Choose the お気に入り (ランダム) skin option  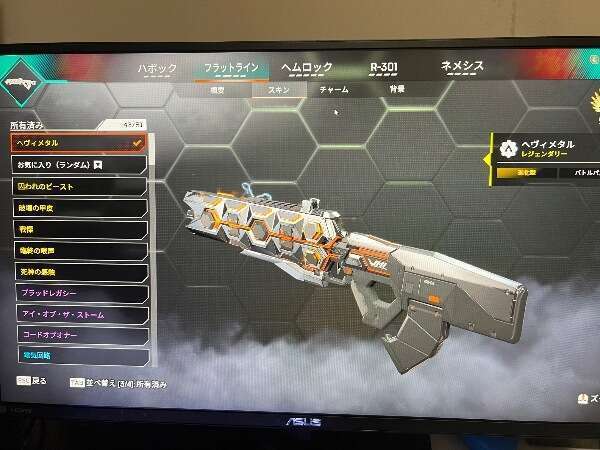tap(77, 164)
